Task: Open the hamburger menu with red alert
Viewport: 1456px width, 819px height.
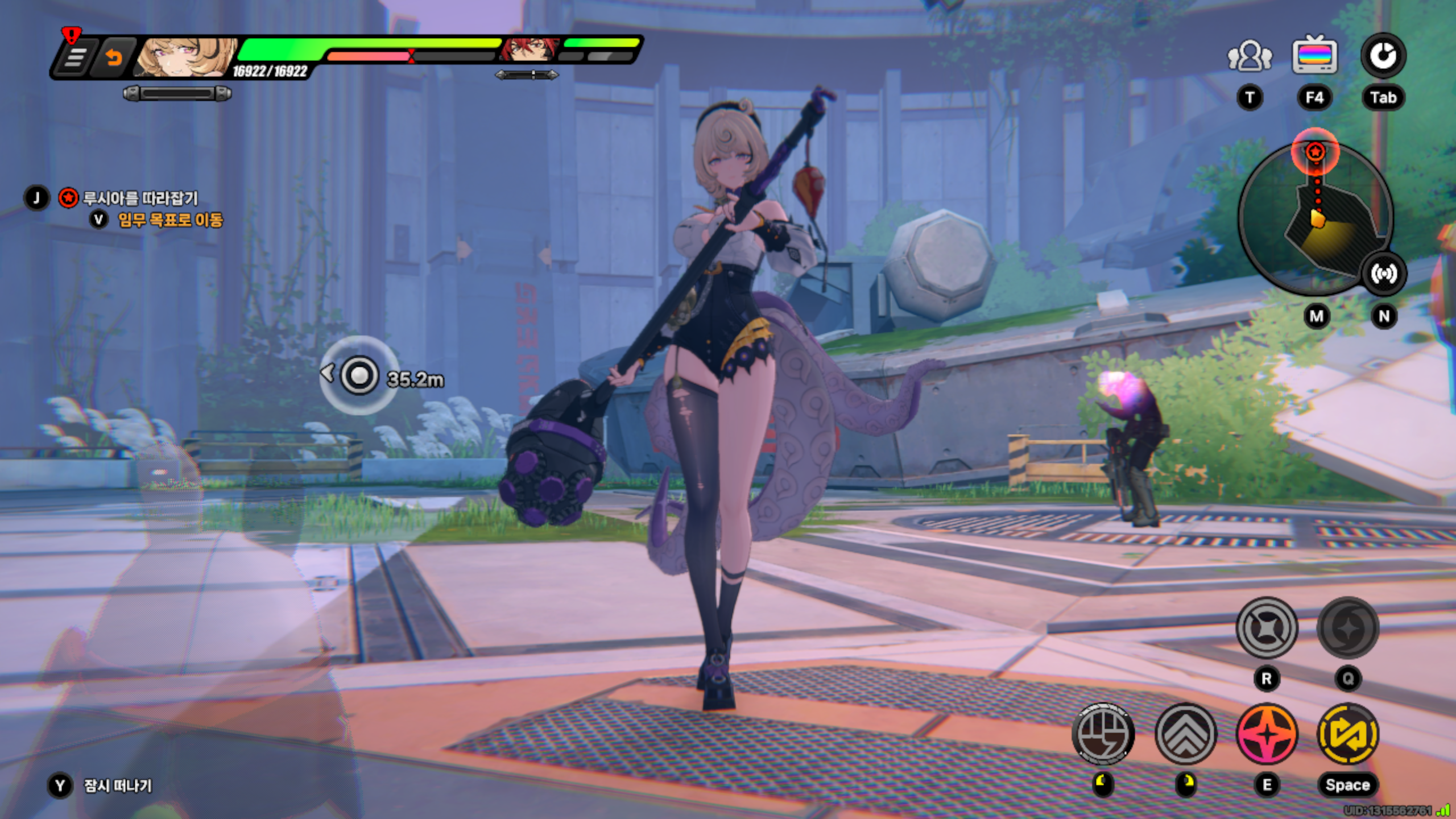Action: (x=75, y=56)
